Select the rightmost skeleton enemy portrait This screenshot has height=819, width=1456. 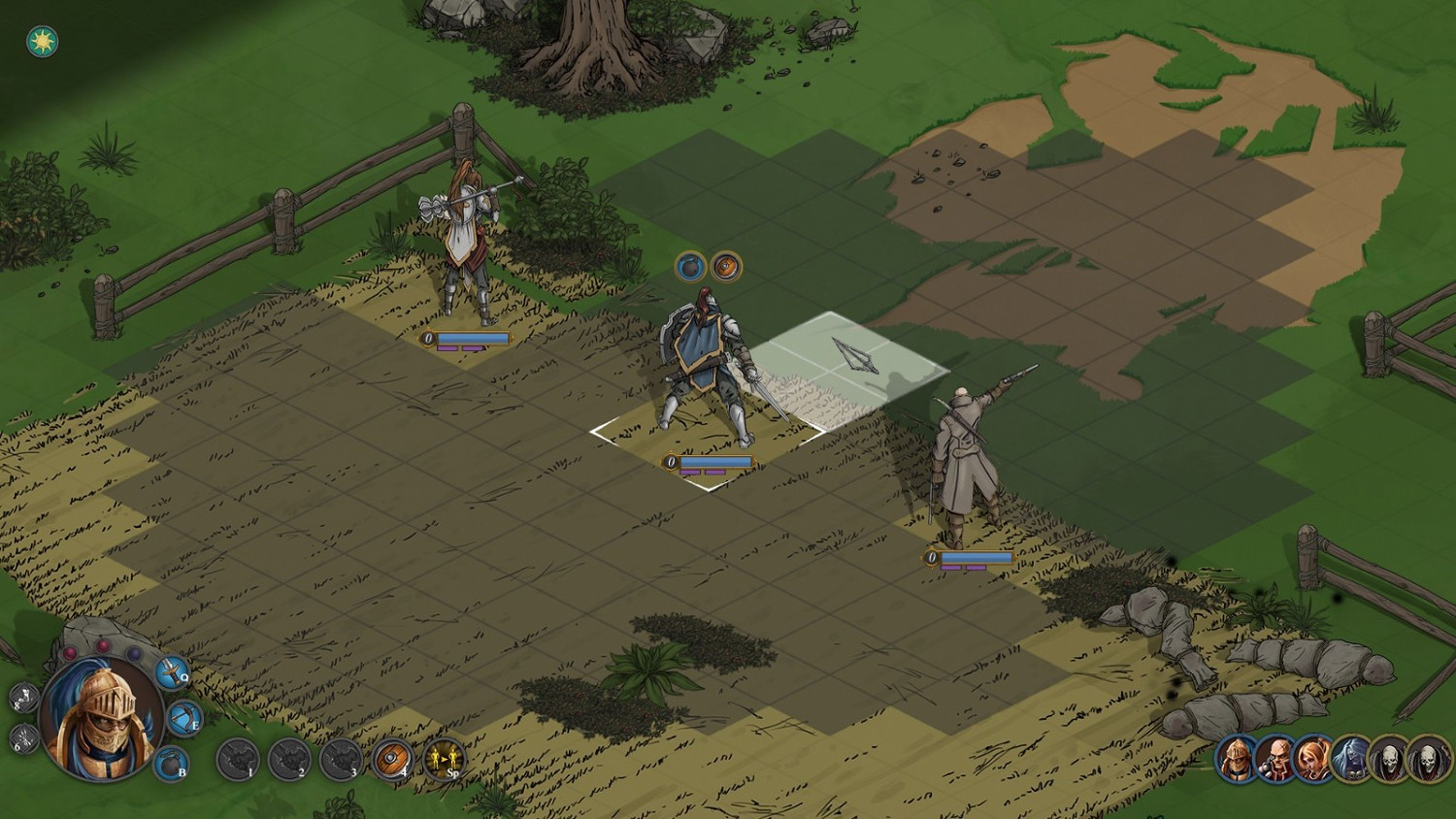point(1427,759)
